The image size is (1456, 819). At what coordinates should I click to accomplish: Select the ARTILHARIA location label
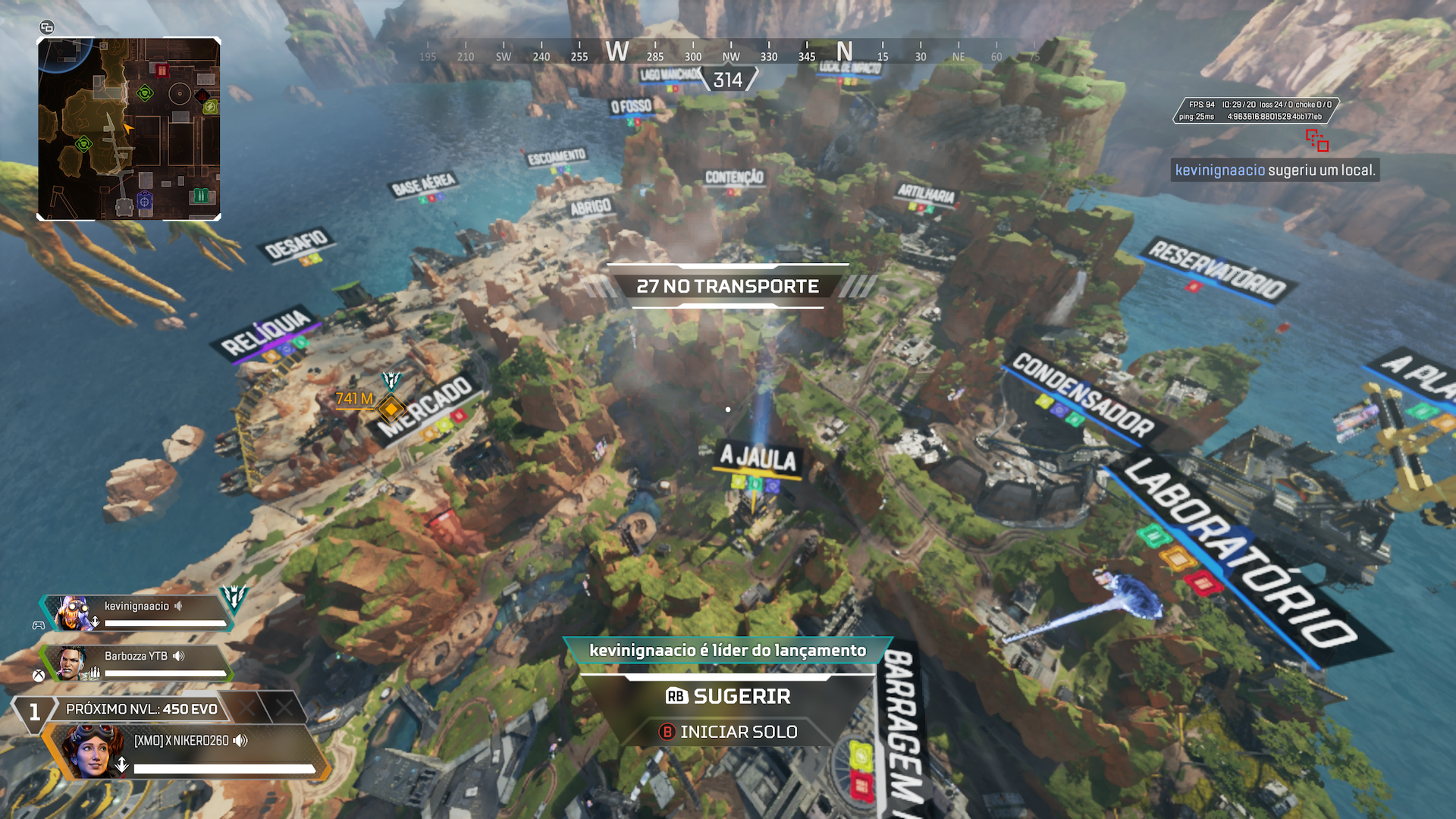pos(926,193)
